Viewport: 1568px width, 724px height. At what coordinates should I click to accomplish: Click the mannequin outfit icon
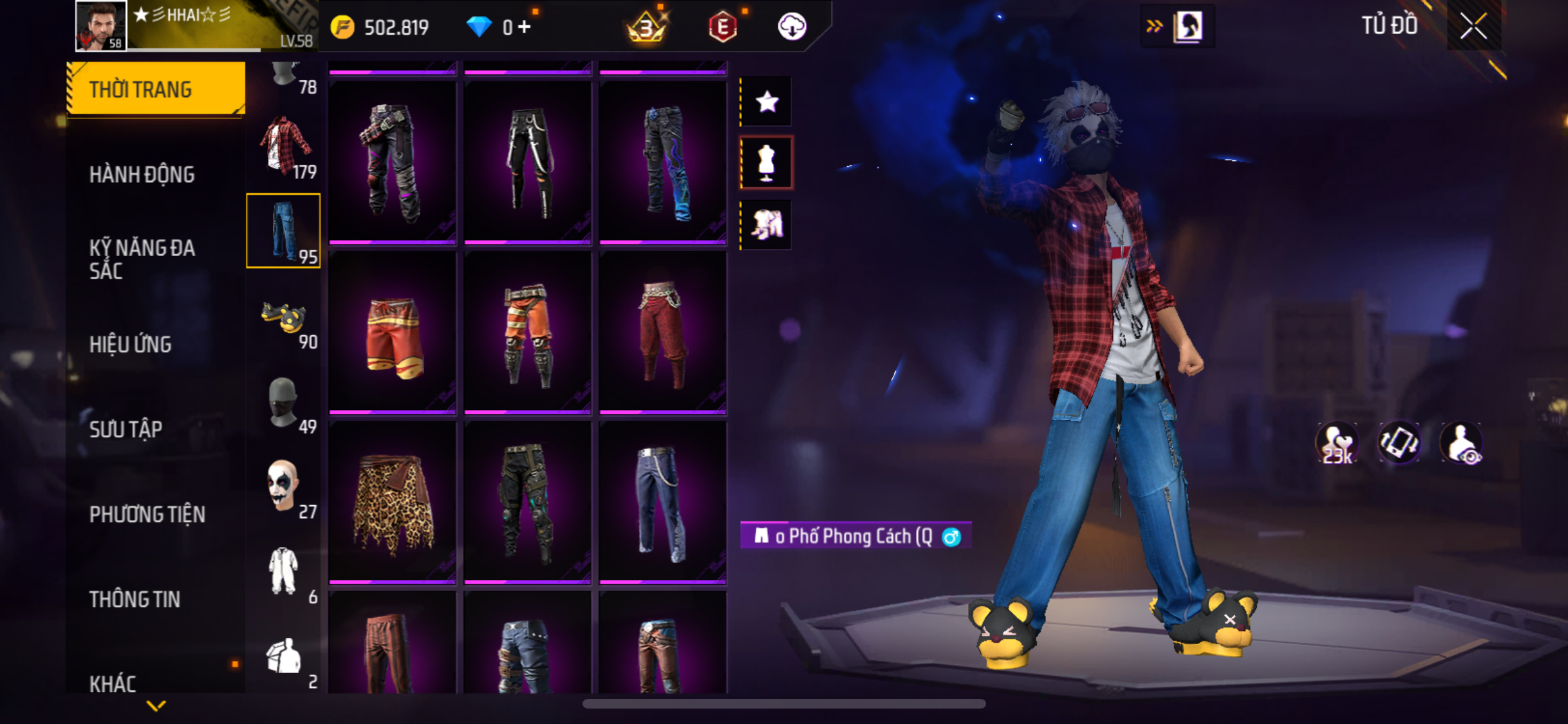pos(767,163)
